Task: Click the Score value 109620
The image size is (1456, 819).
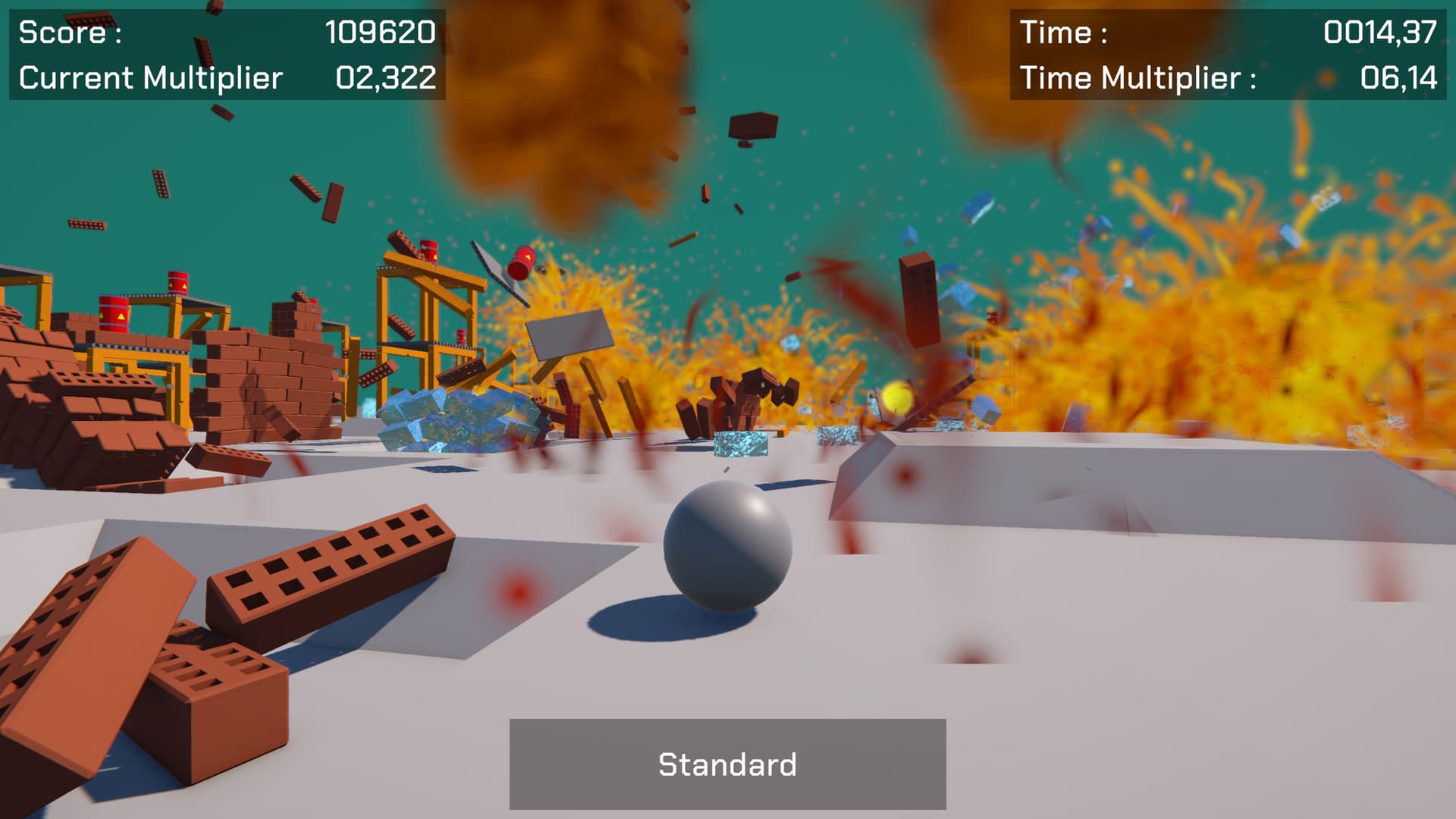Action: (380, 33)
